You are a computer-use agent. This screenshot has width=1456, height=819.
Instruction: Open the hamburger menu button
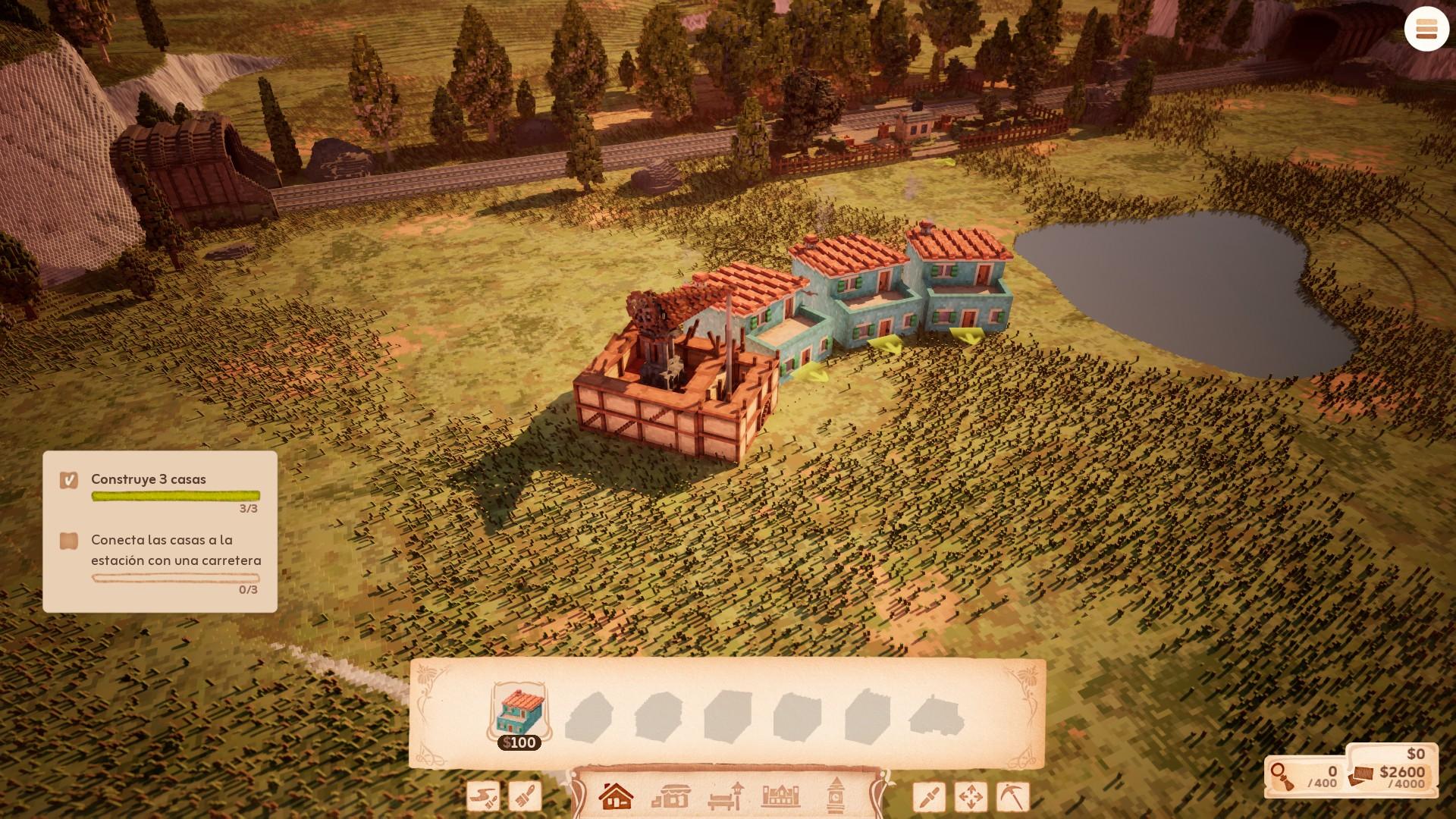tap(1426, 30)
